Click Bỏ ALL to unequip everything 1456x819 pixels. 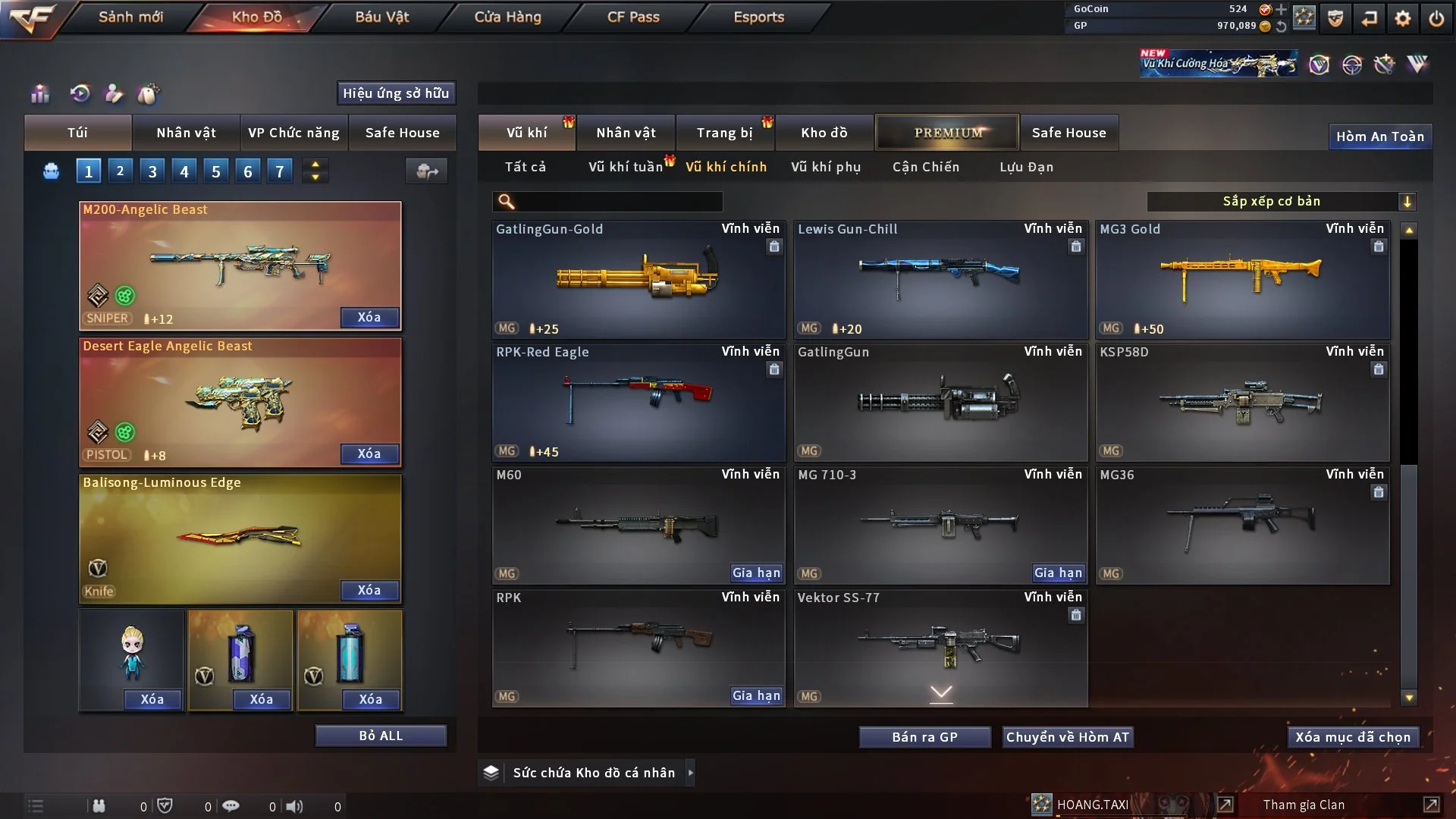(381, 736)
